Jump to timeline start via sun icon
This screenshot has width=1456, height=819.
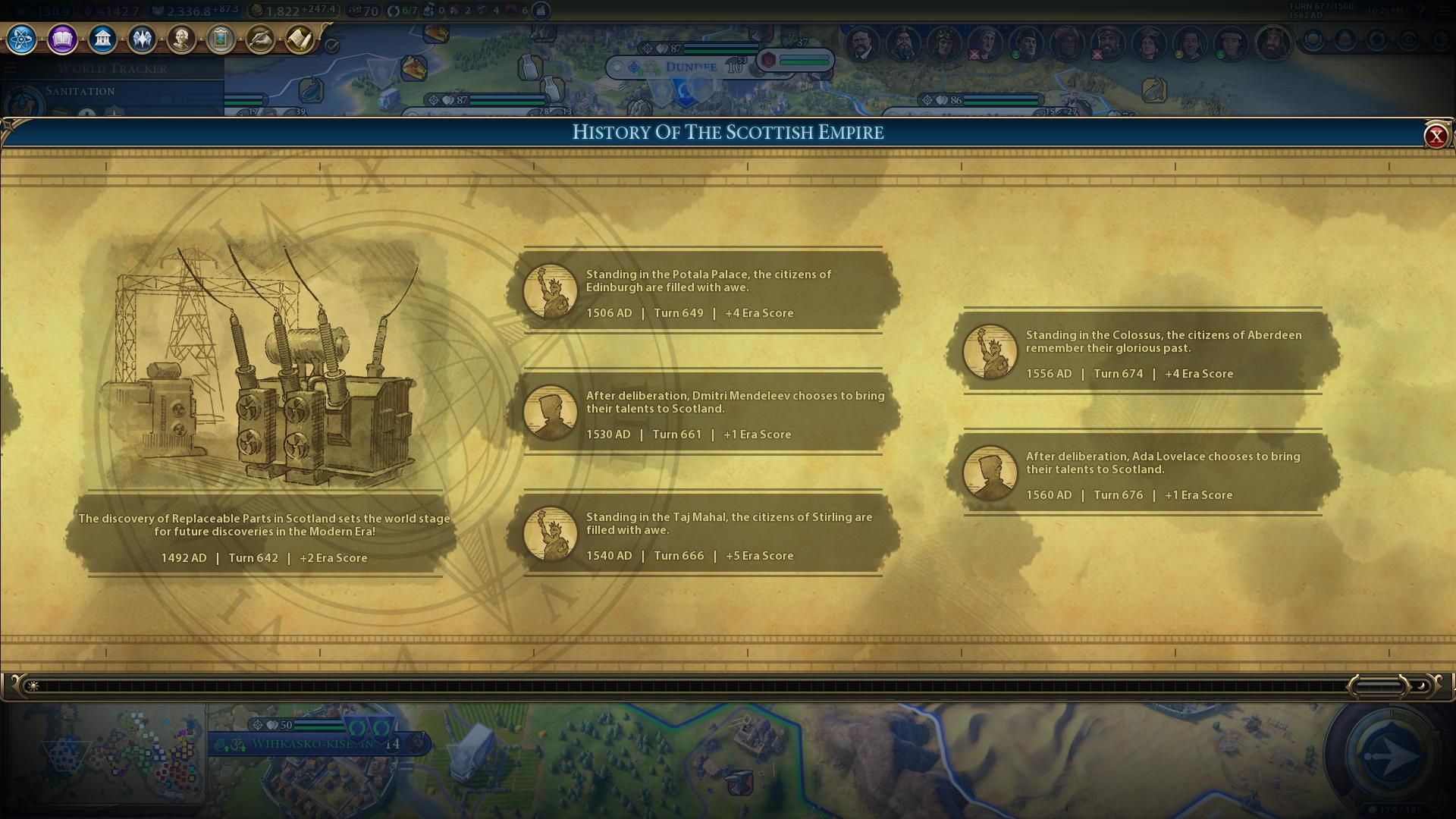click(33, 686)
